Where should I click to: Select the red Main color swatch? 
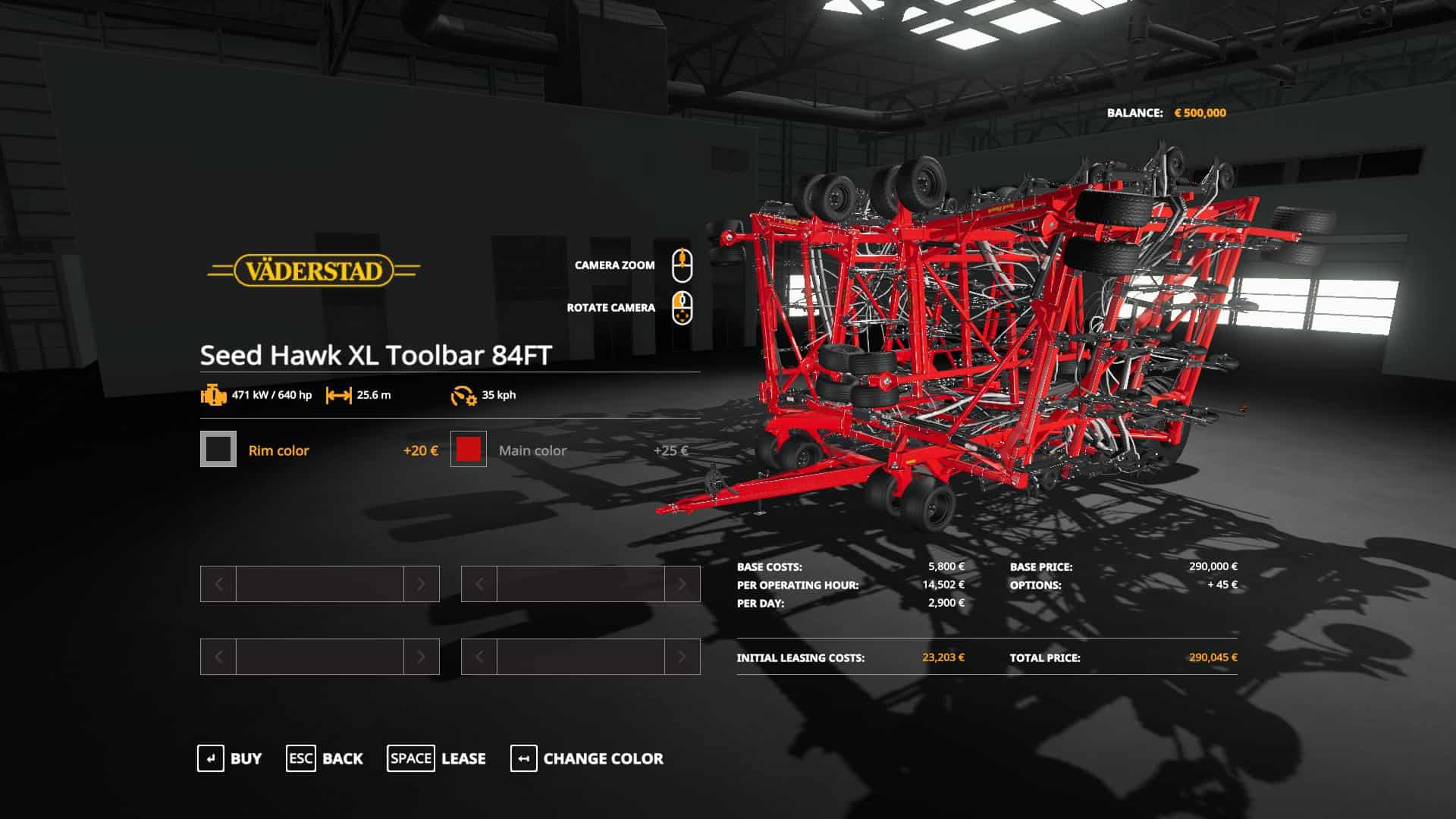pos(469,449)
